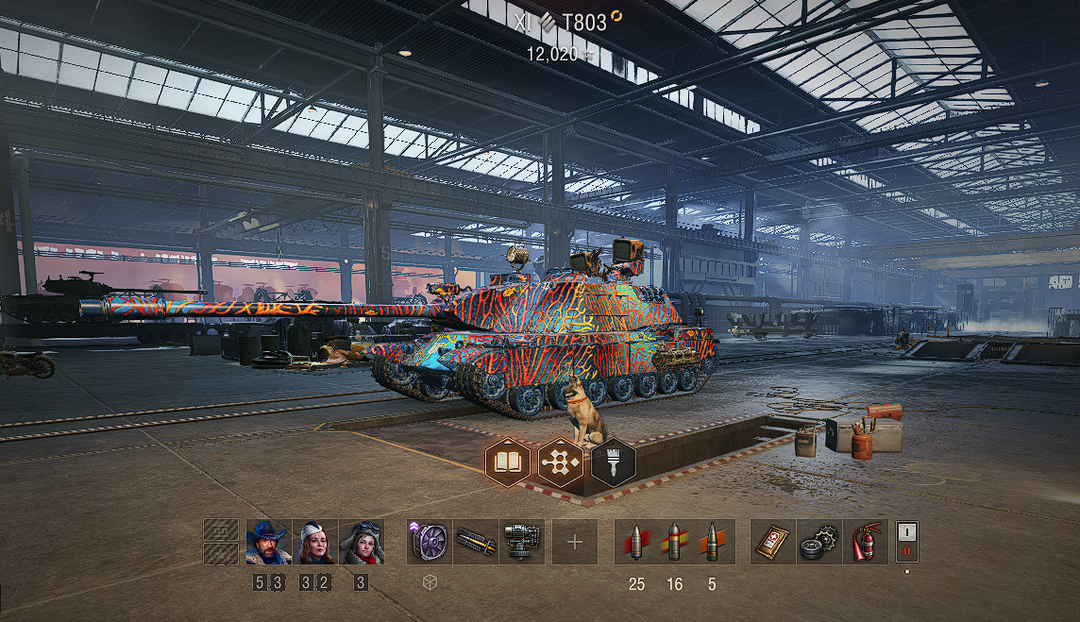
Task: Choose the shell type with 16 rounds
Action: point(675,542)
